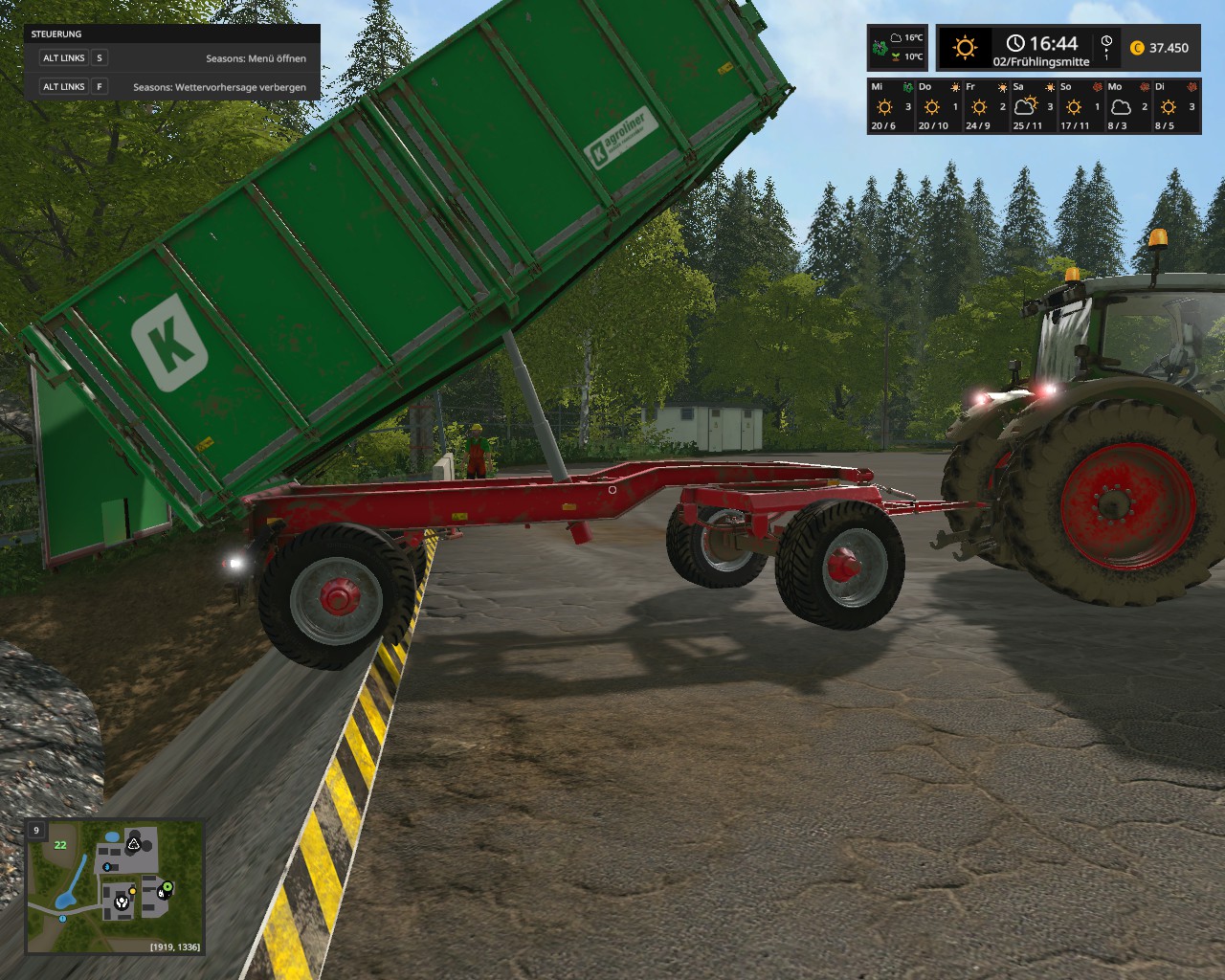Screen dimensions: 1225x980
Task: Select the Seasons: Menü öffnen help row
Action: pyautogui.click(x=172, y=58)
